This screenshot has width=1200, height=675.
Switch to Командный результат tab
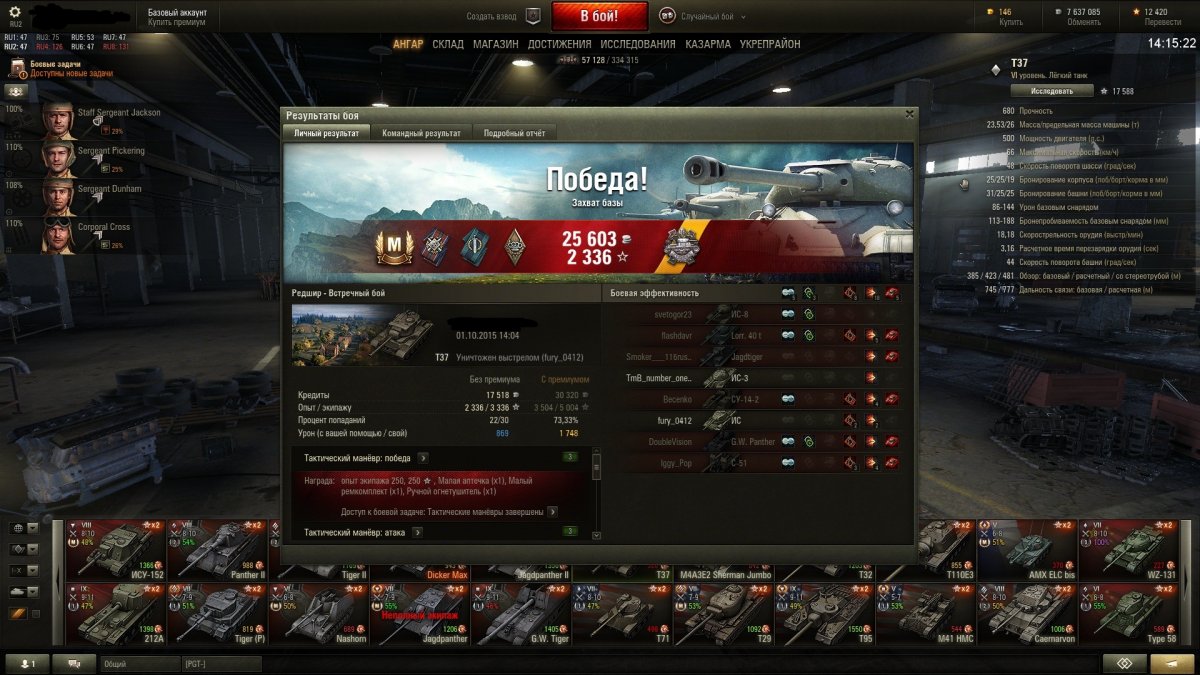pos(421,133)
